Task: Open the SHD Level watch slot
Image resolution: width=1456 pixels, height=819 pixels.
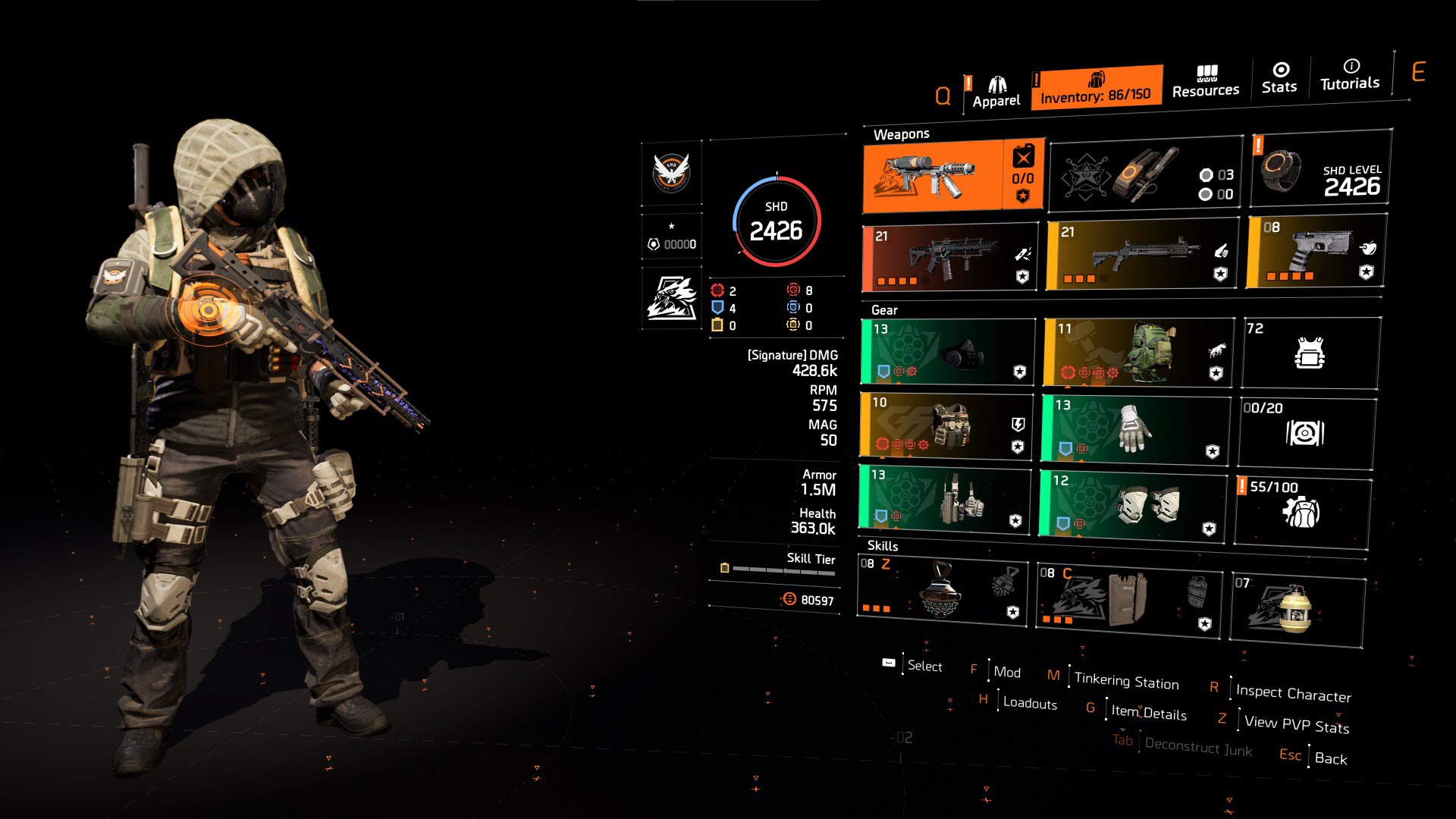Action: coord(1320,170)
